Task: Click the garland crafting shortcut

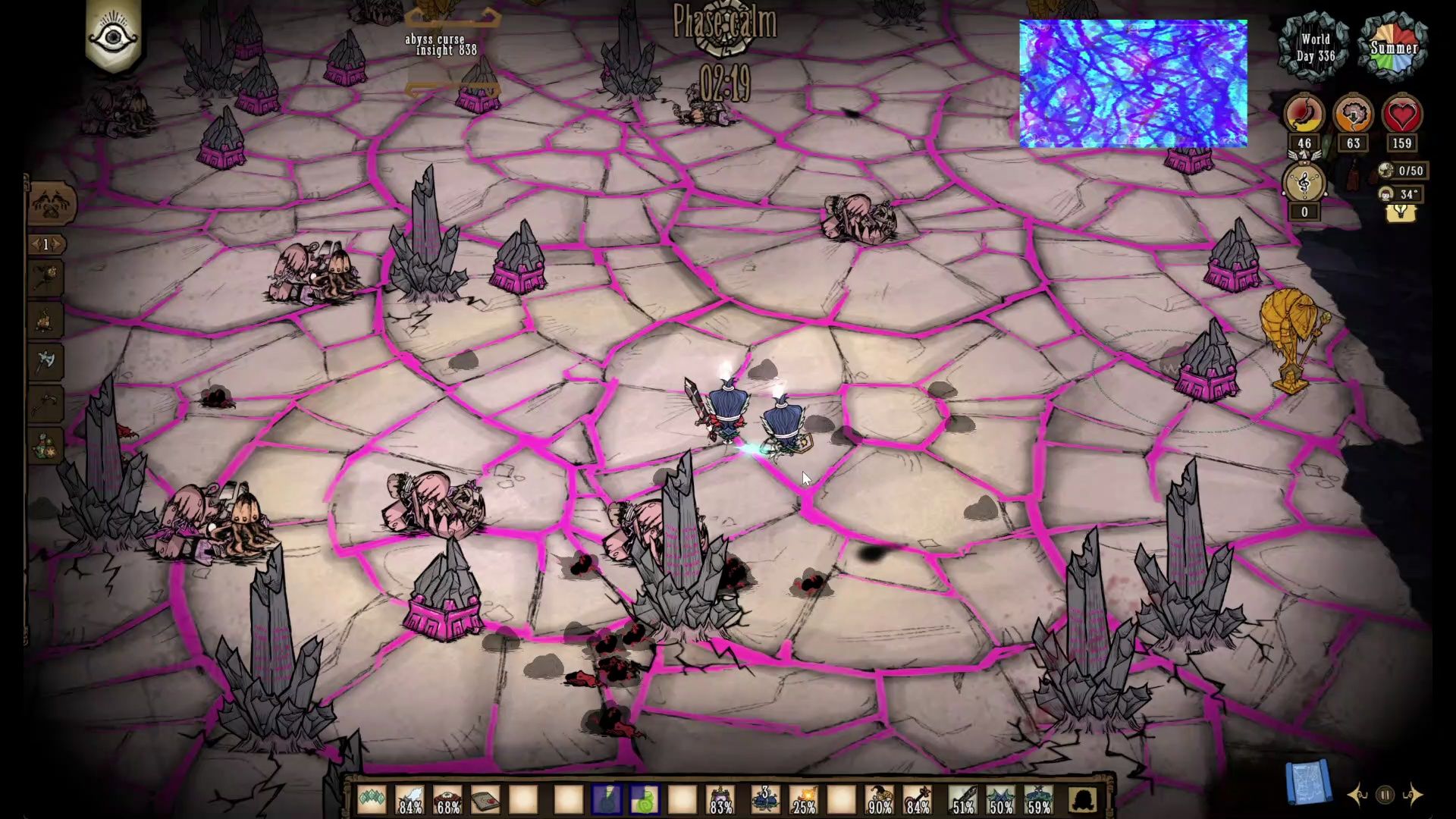Action: click(x=46, y=446)
